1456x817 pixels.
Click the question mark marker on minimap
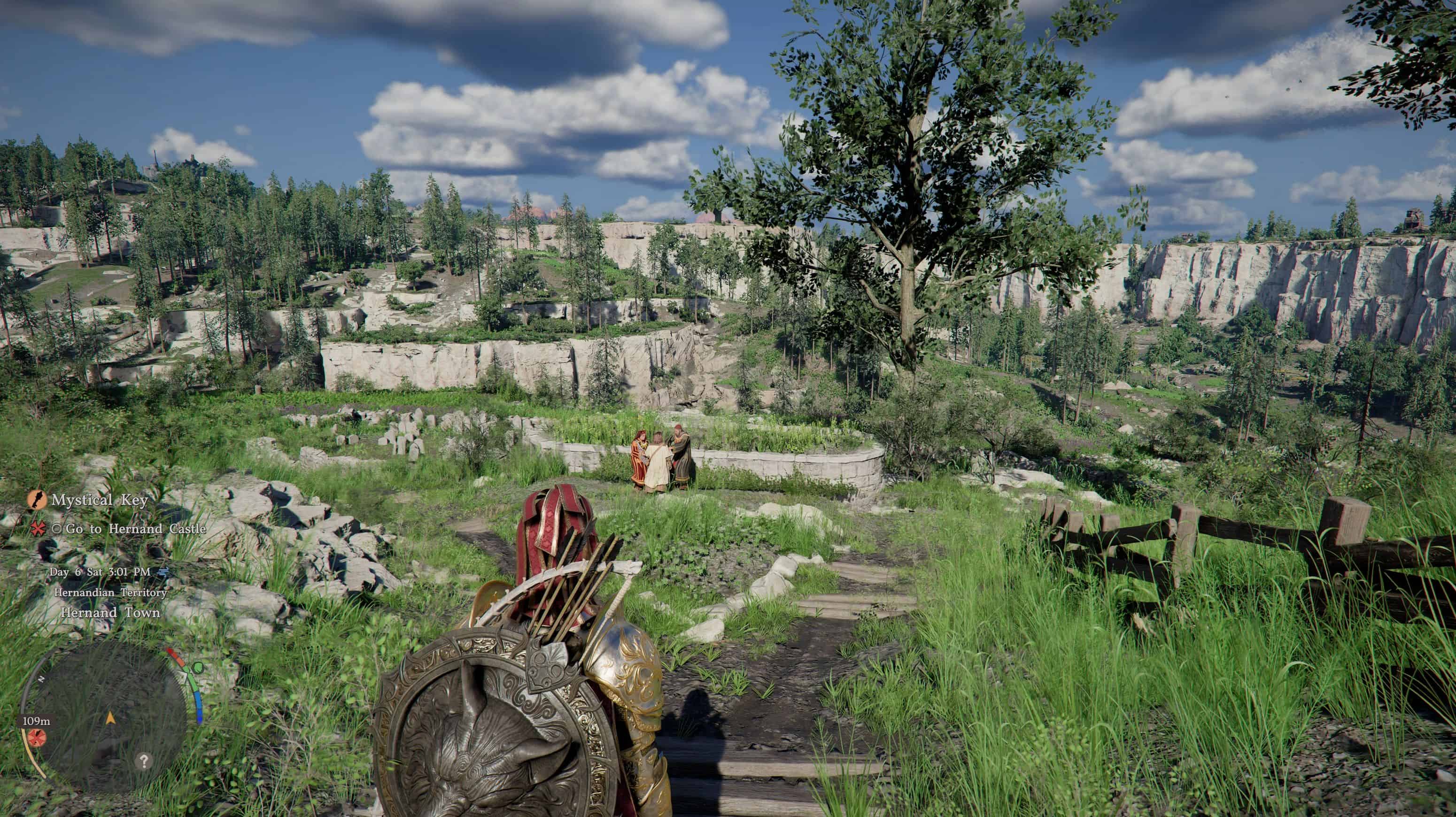[x=144, y=761]
